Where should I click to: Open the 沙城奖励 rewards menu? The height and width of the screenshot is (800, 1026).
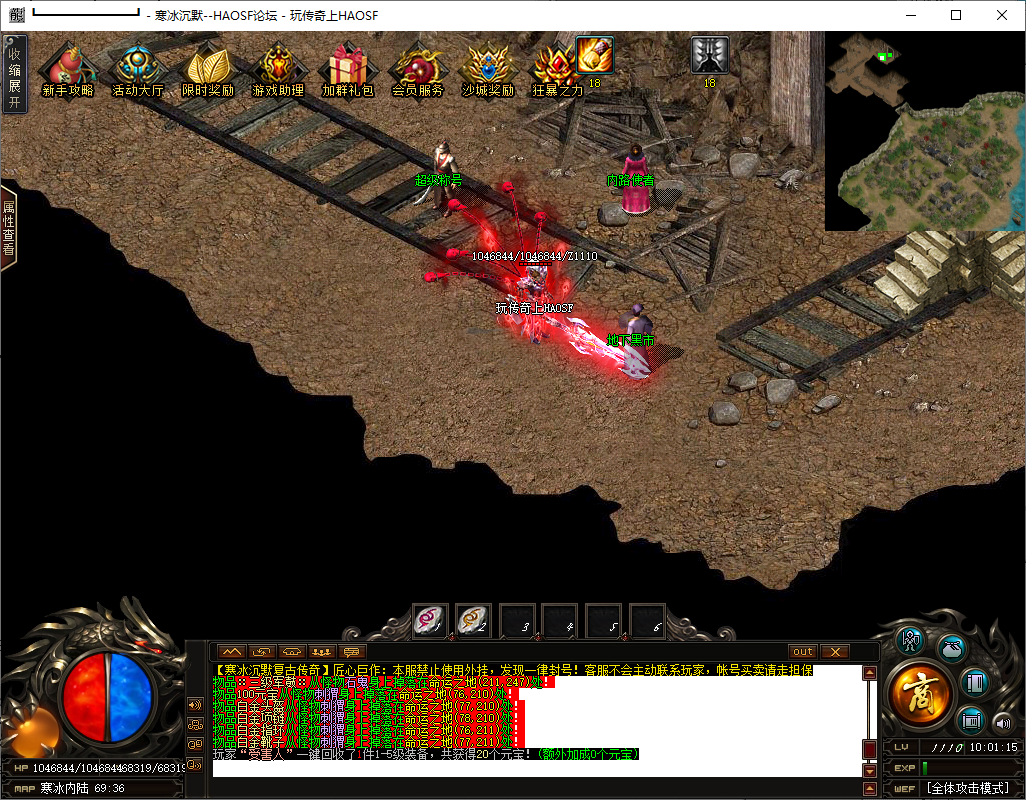[487, 68]
